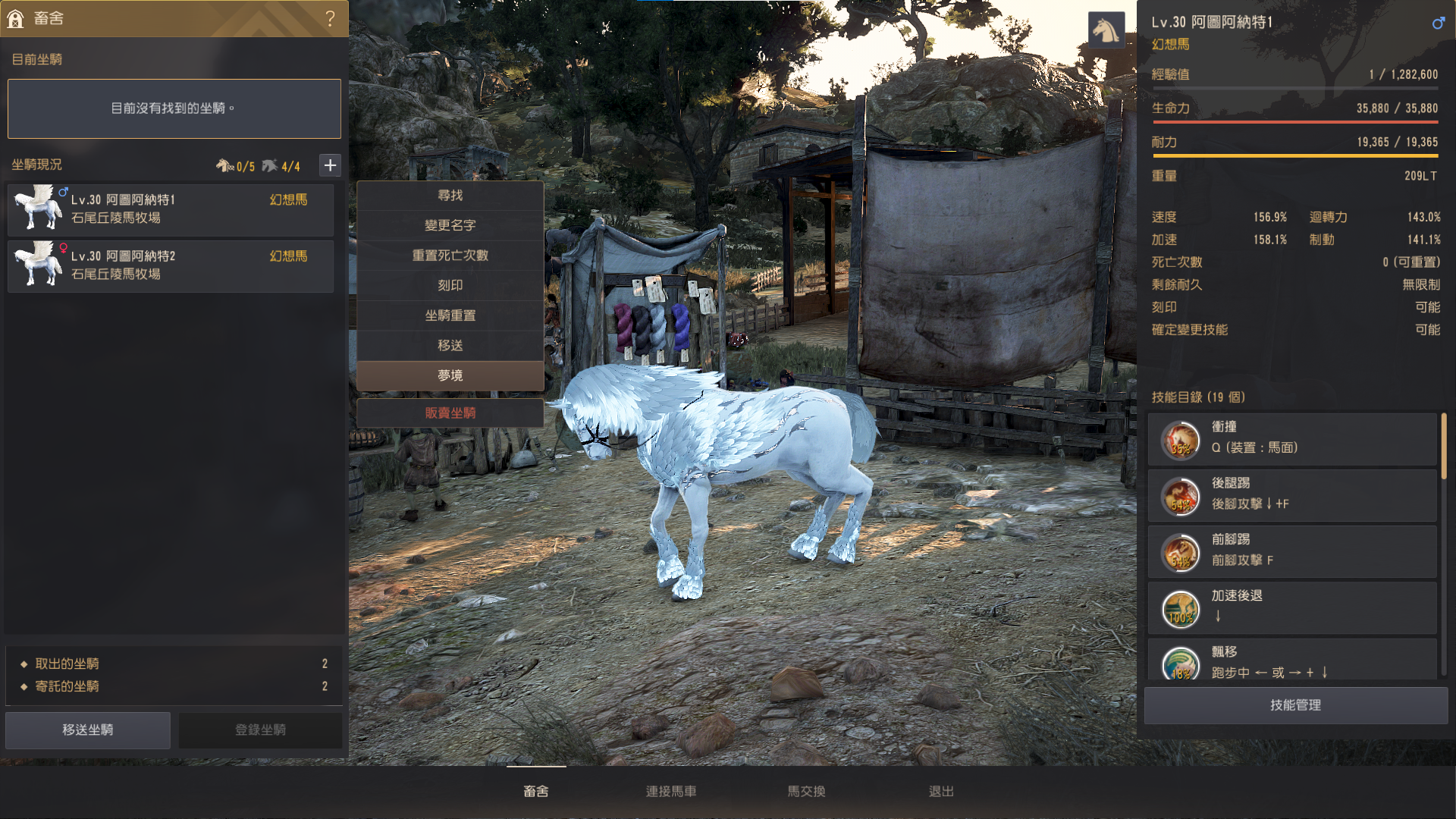Select the 後腿踢 skill entry
Screen dimensions: 1456x819
1292,494
